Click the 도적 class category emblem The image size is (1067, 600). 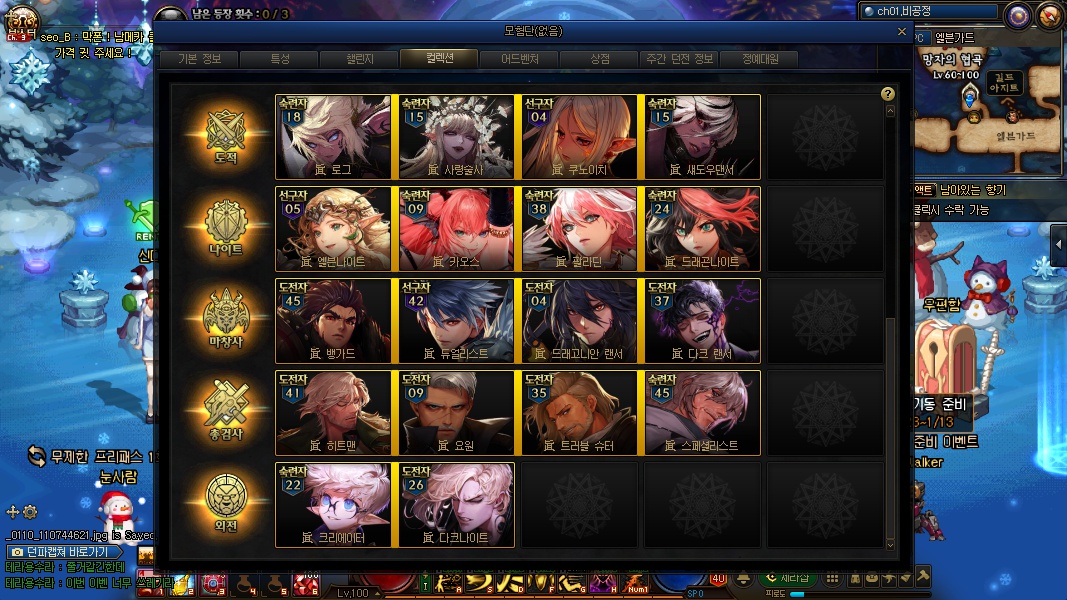pyautogui.click(x=226, y=136)
